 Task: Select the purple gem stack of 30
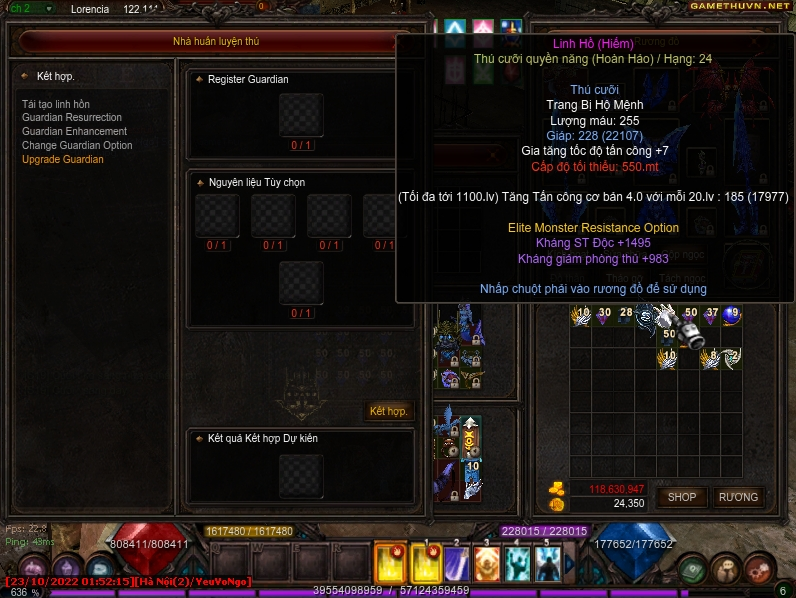[x=603, y=317]
